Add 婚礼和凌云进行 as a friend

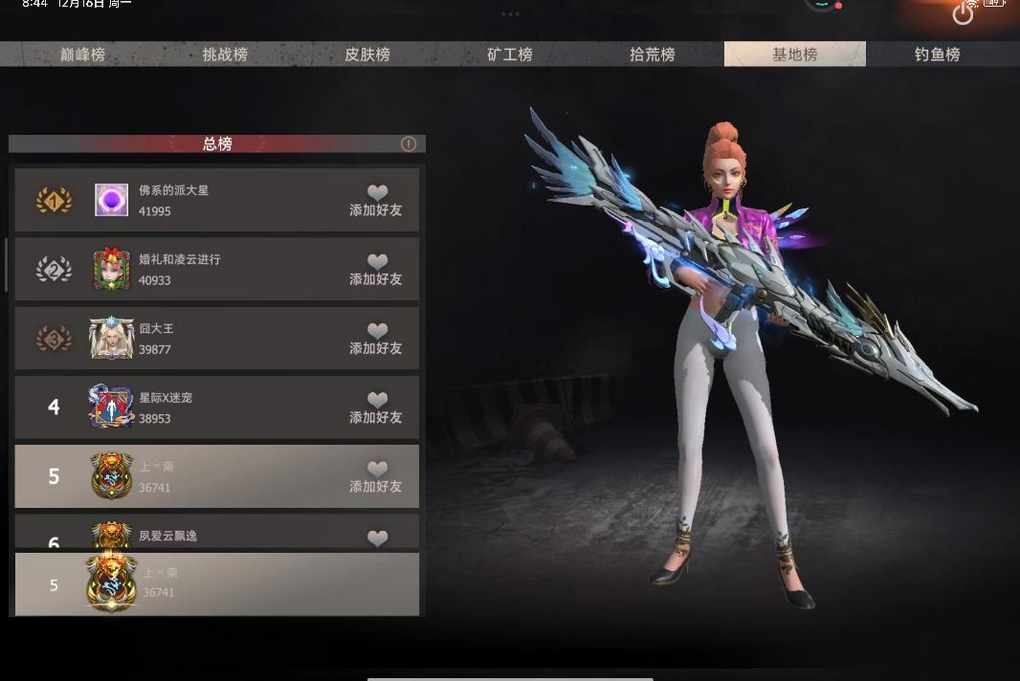(376, 269)
